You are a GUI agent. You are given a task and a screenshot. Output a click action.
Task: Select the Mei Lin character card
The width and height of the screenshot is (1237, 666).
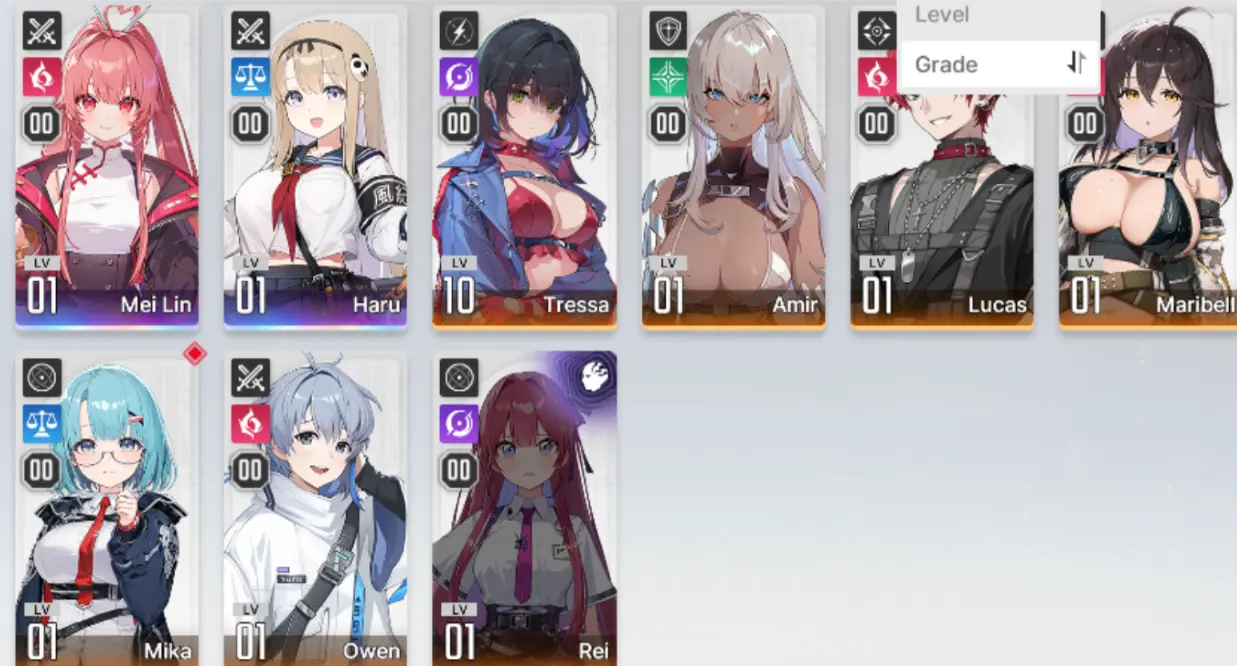(x=107, y=170)
